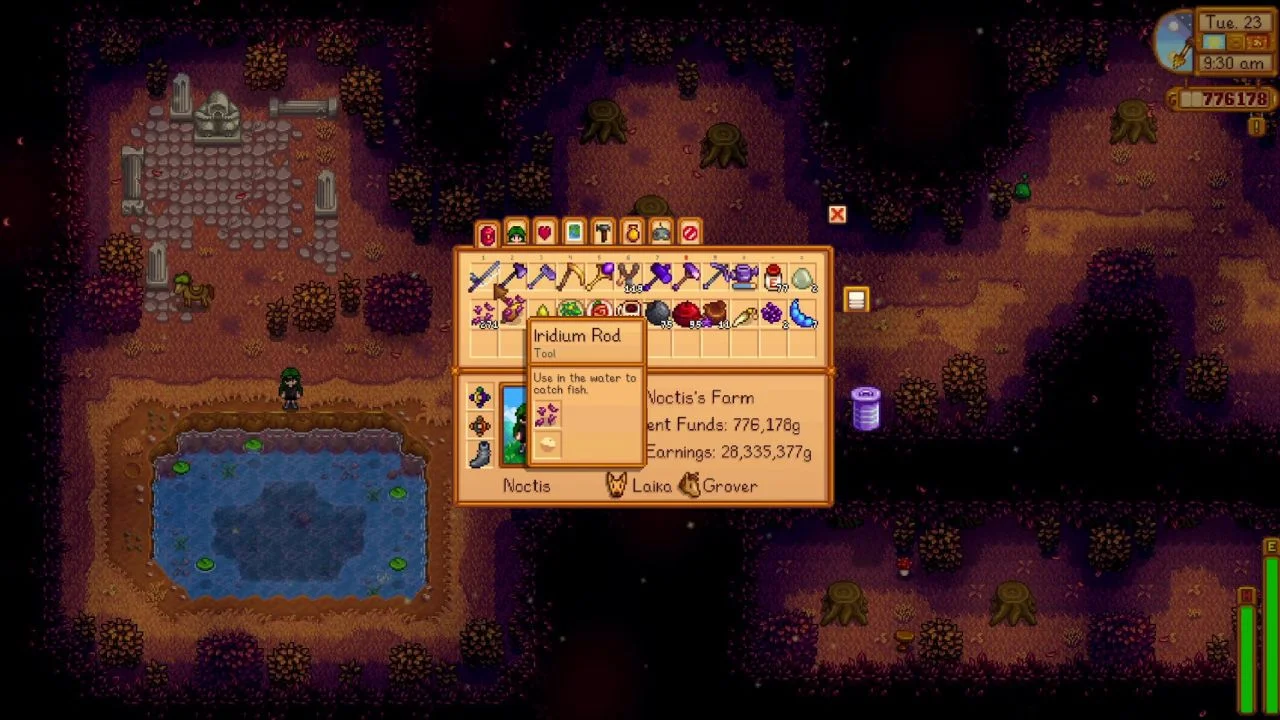The image size is (1280, 720).
Task: Select the stack of 75 bombs
Action: click(x=660, y=311)
